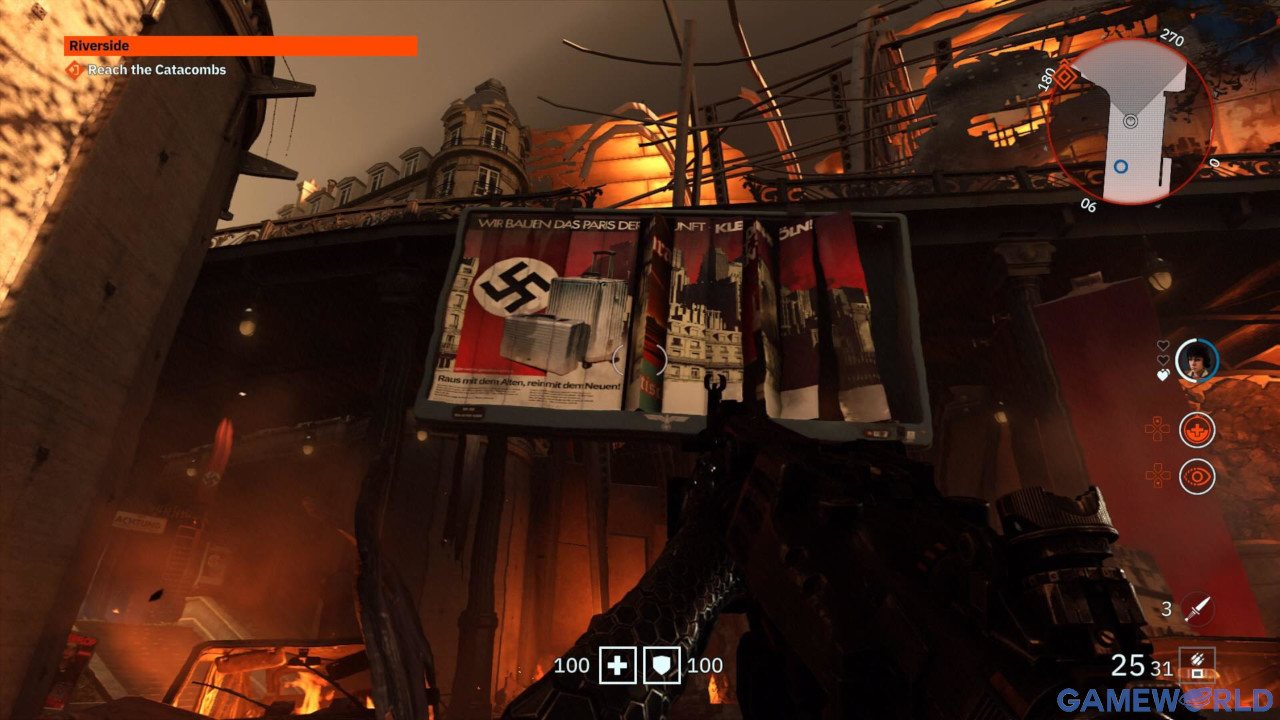Screen dimensions: 1280x720
Task: Select the Reach the Catacombs objective
Action: (x=156, y=70)
